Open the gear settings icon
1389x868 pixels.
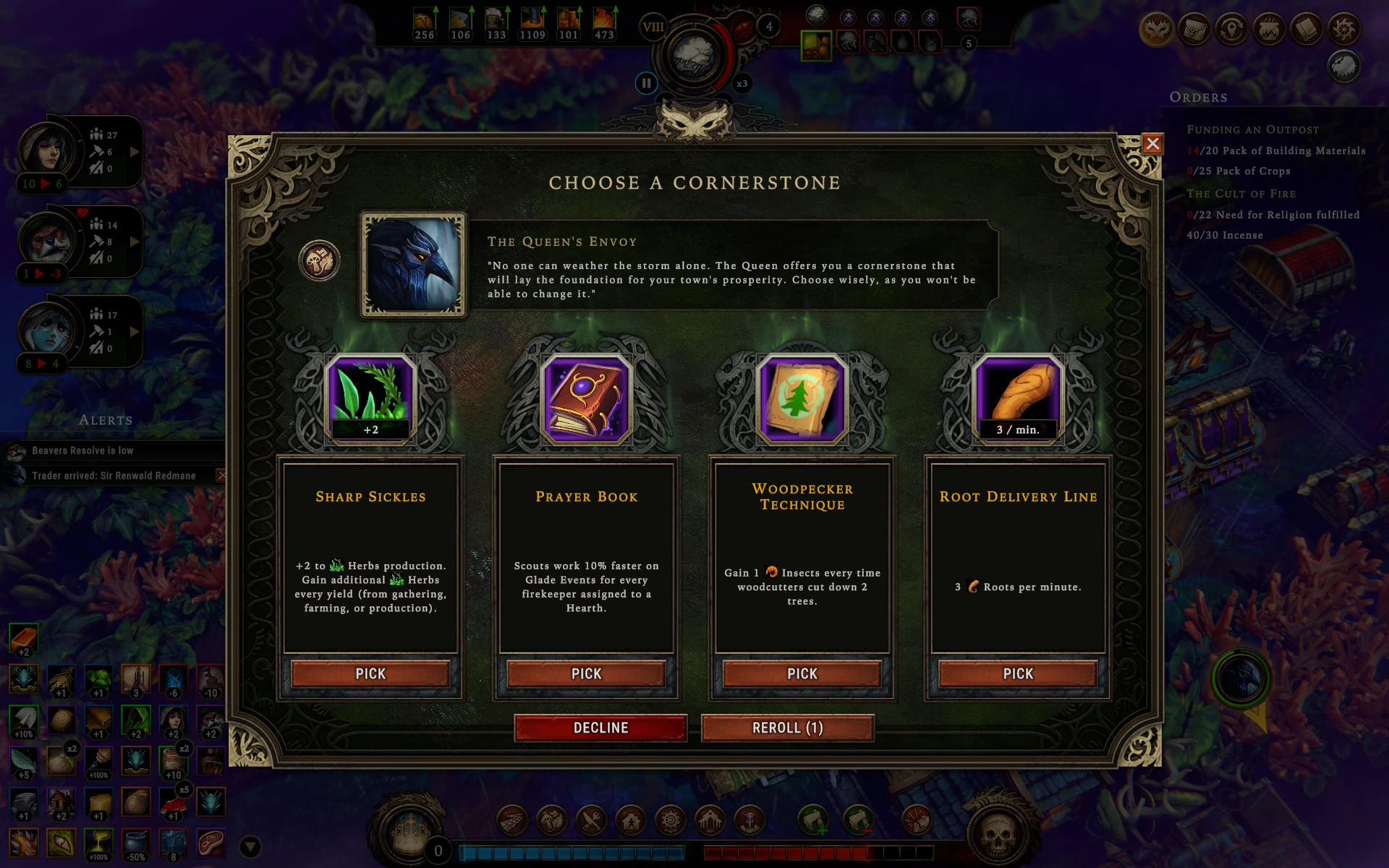(1344, 30)
